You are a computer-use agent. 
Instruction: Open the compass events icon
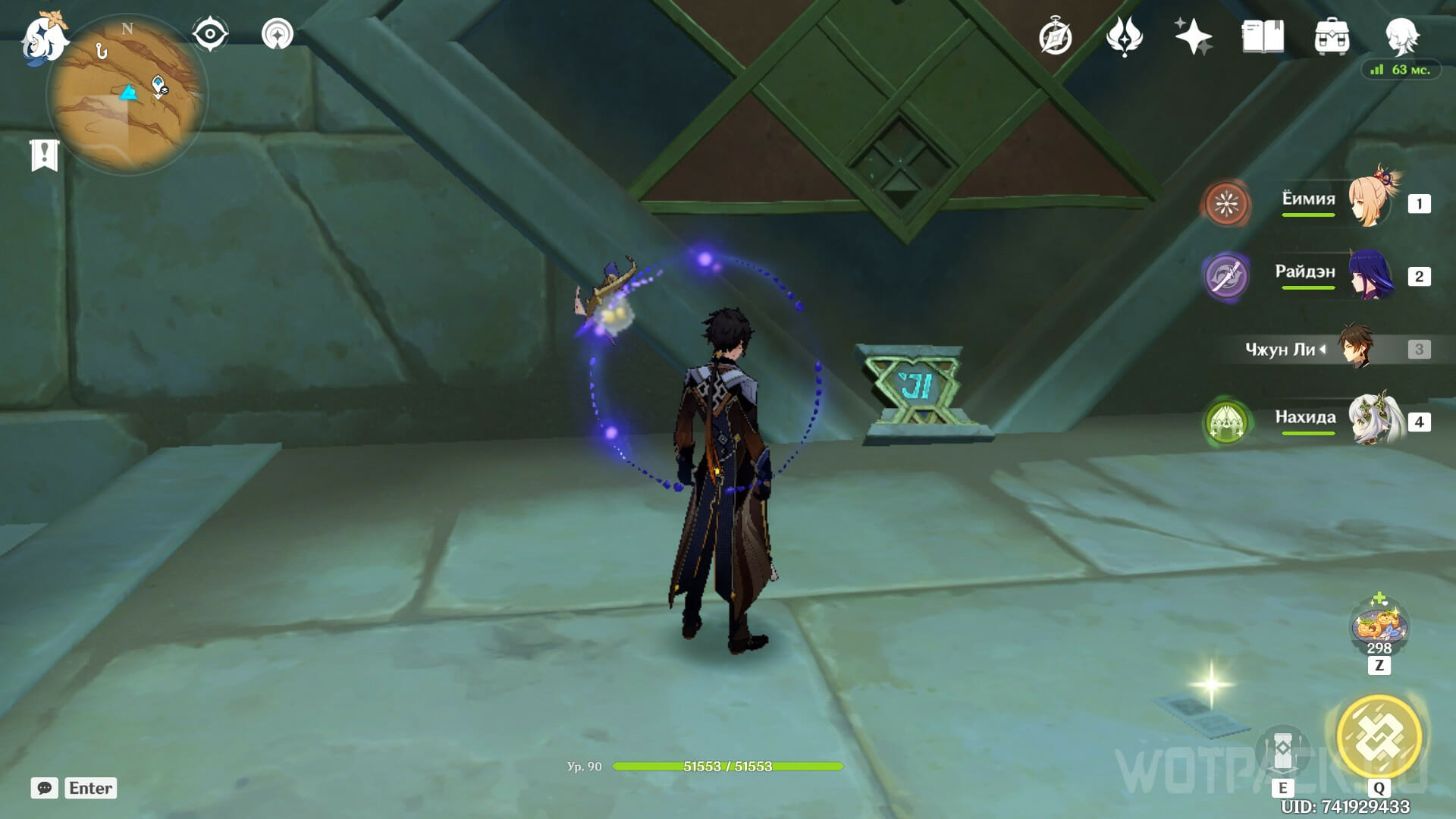tap(1055, 37)
